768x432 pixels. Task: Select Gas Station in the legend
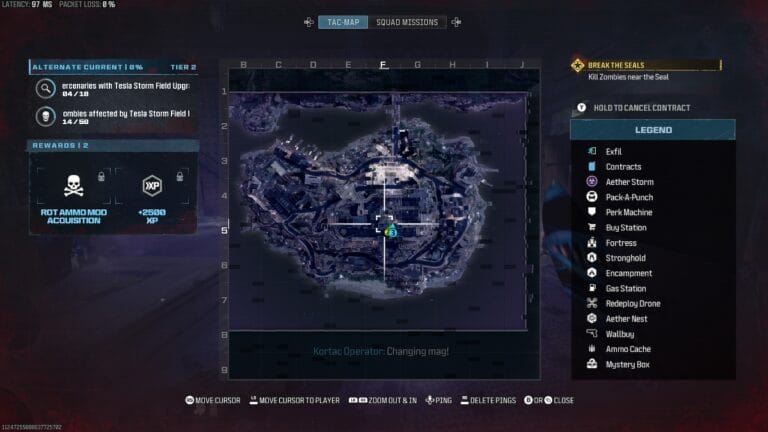626,288
